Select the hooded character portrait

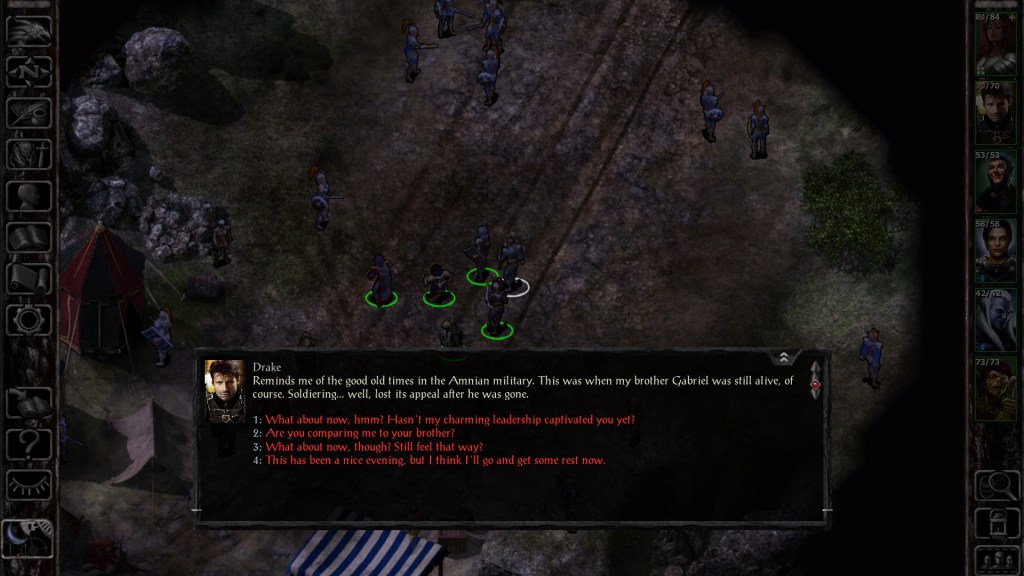pos(995,182)
